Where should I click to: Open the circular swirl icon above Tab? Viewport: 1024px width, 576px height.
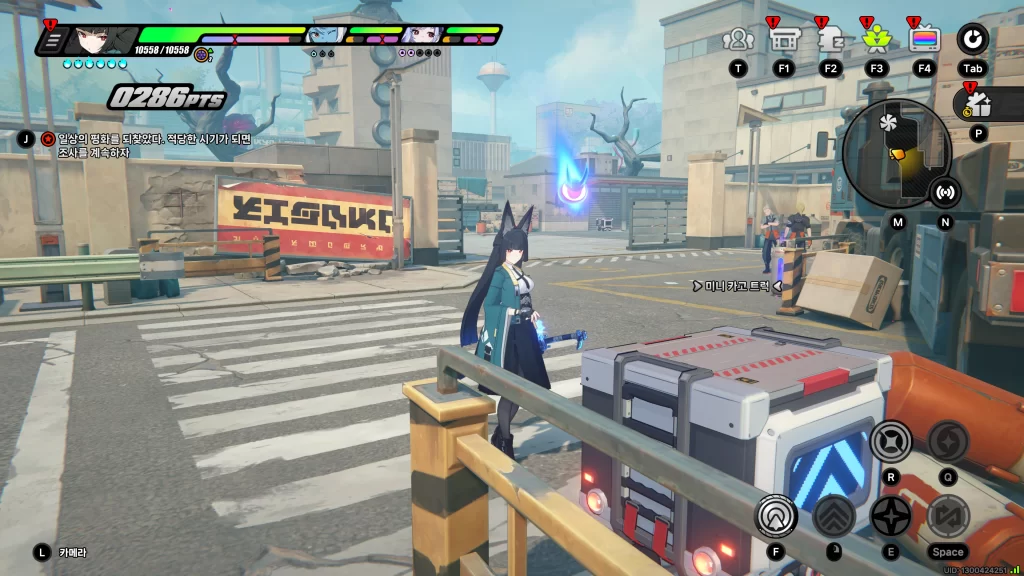pyautogui.click(x=972, y=40)
